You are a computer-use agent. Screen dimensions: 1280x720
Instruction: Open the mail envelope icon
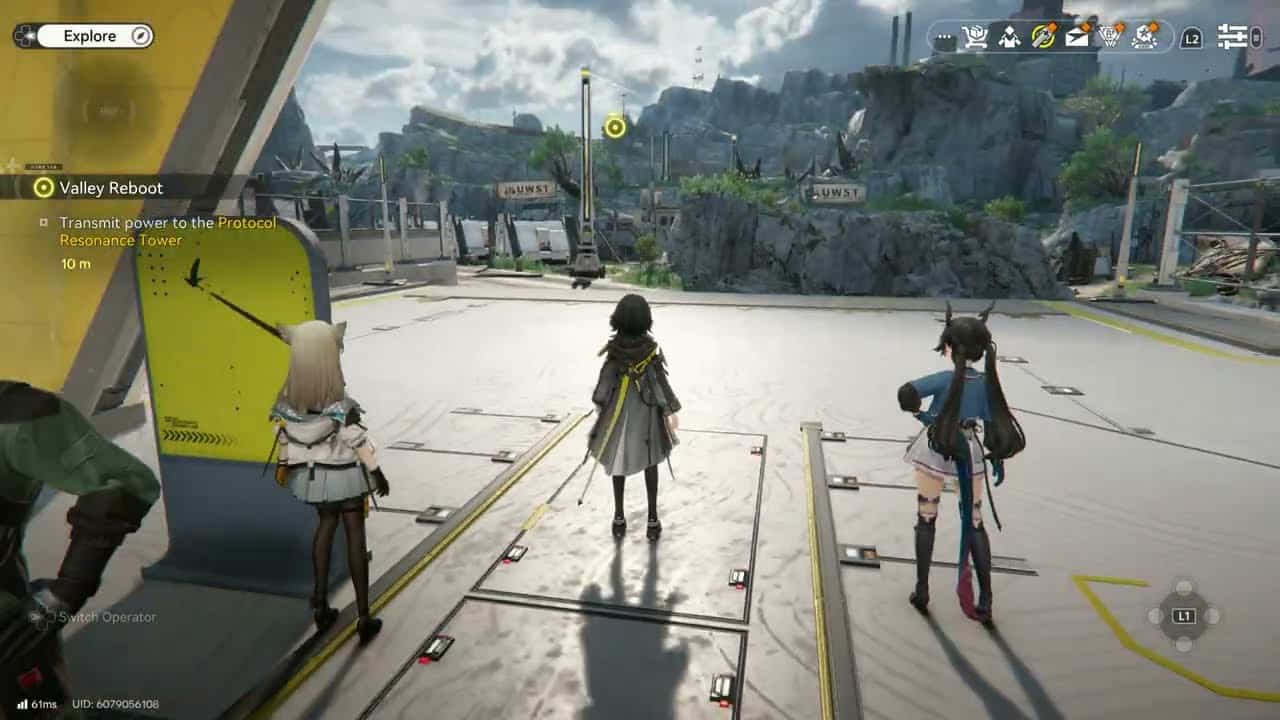point(1077,37)
